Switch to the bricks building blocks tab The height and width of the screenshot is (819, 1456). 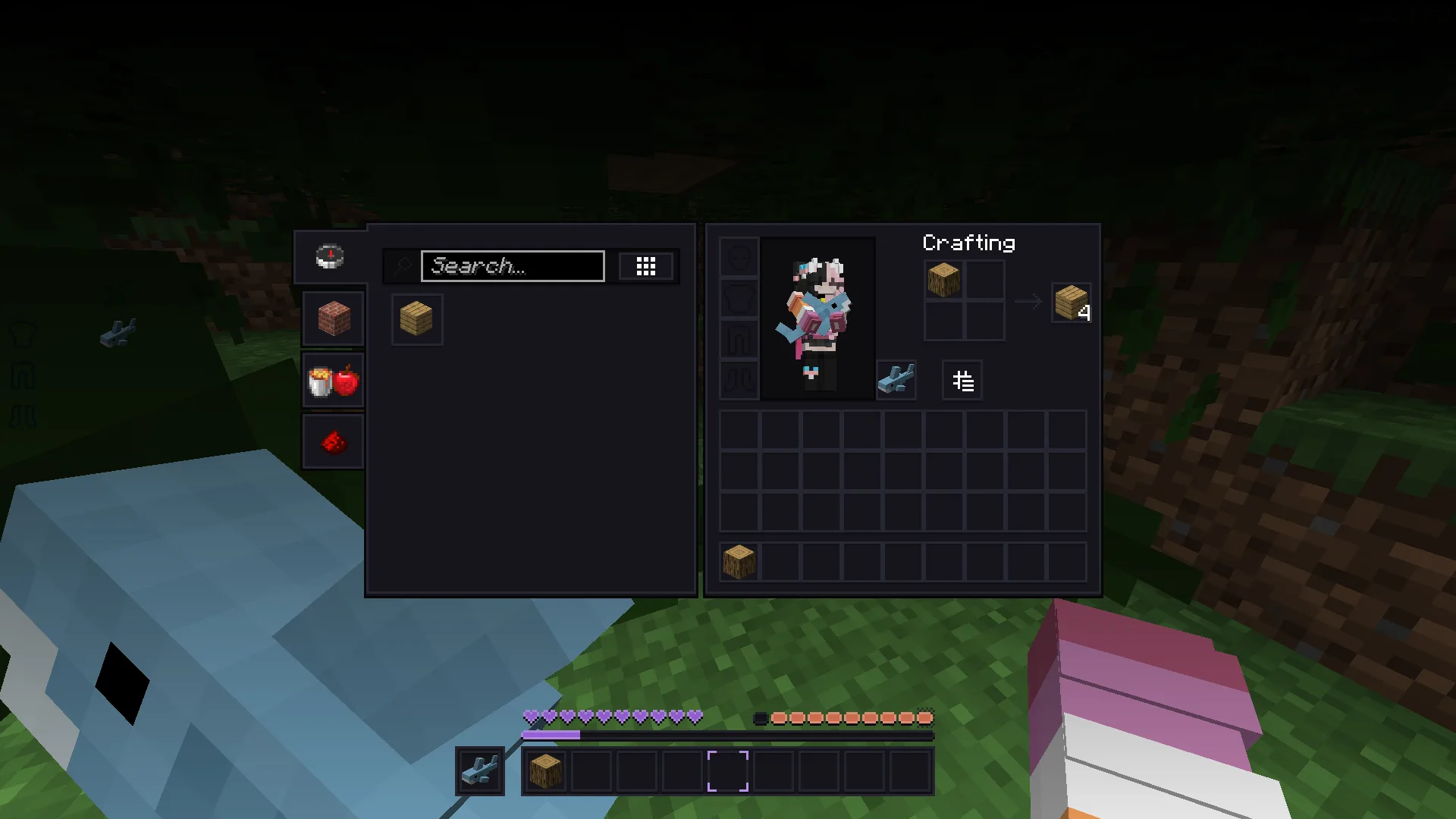[334, 318]
